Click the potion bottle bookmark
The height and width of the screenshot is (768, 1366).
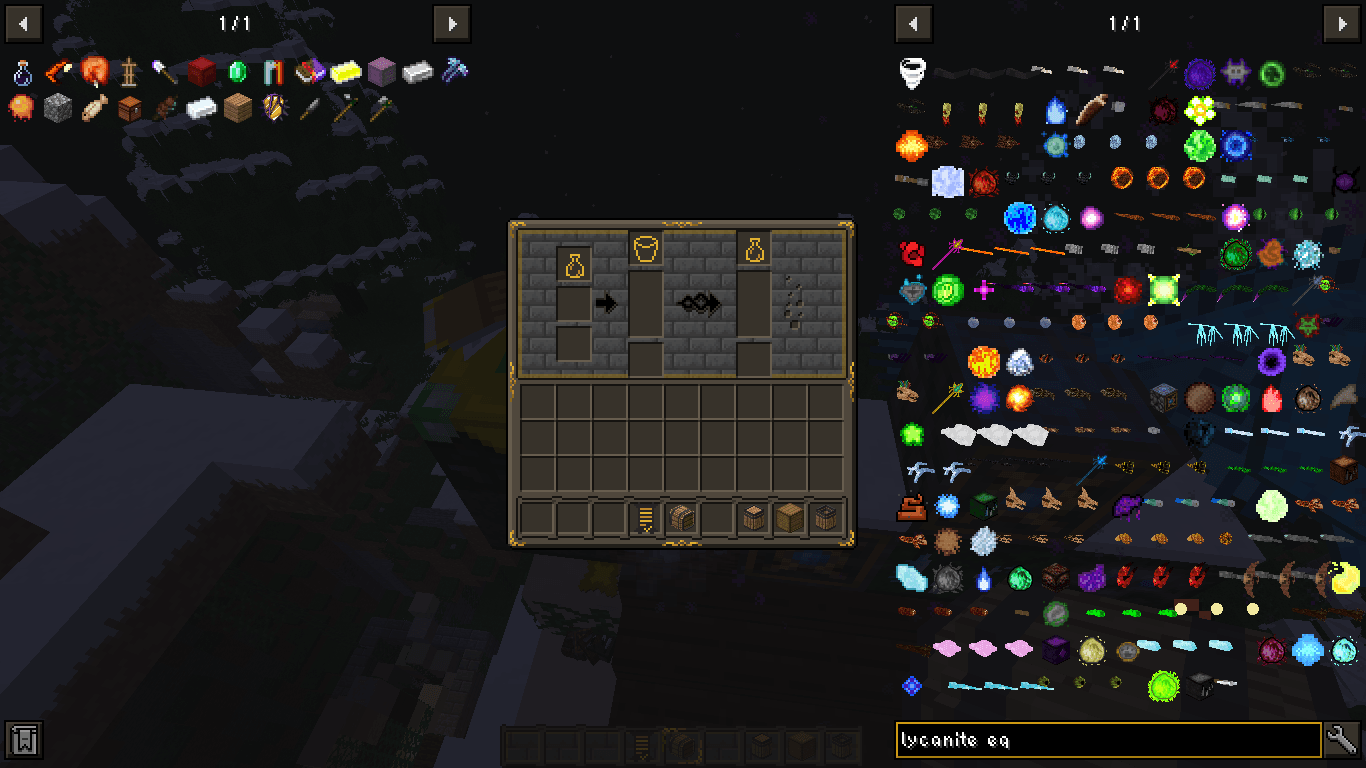click(x=20, y=72)
